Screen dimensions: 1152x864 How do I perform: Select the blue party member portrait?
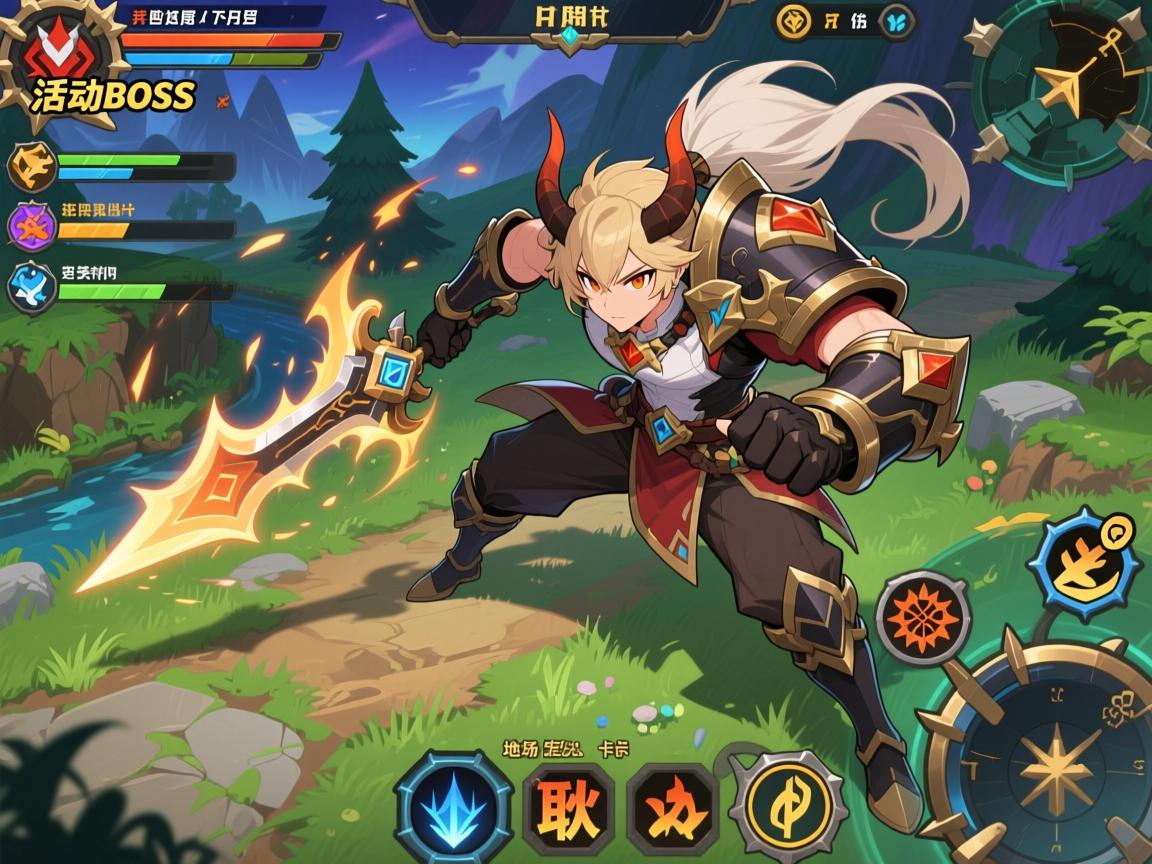coord(32,284)
